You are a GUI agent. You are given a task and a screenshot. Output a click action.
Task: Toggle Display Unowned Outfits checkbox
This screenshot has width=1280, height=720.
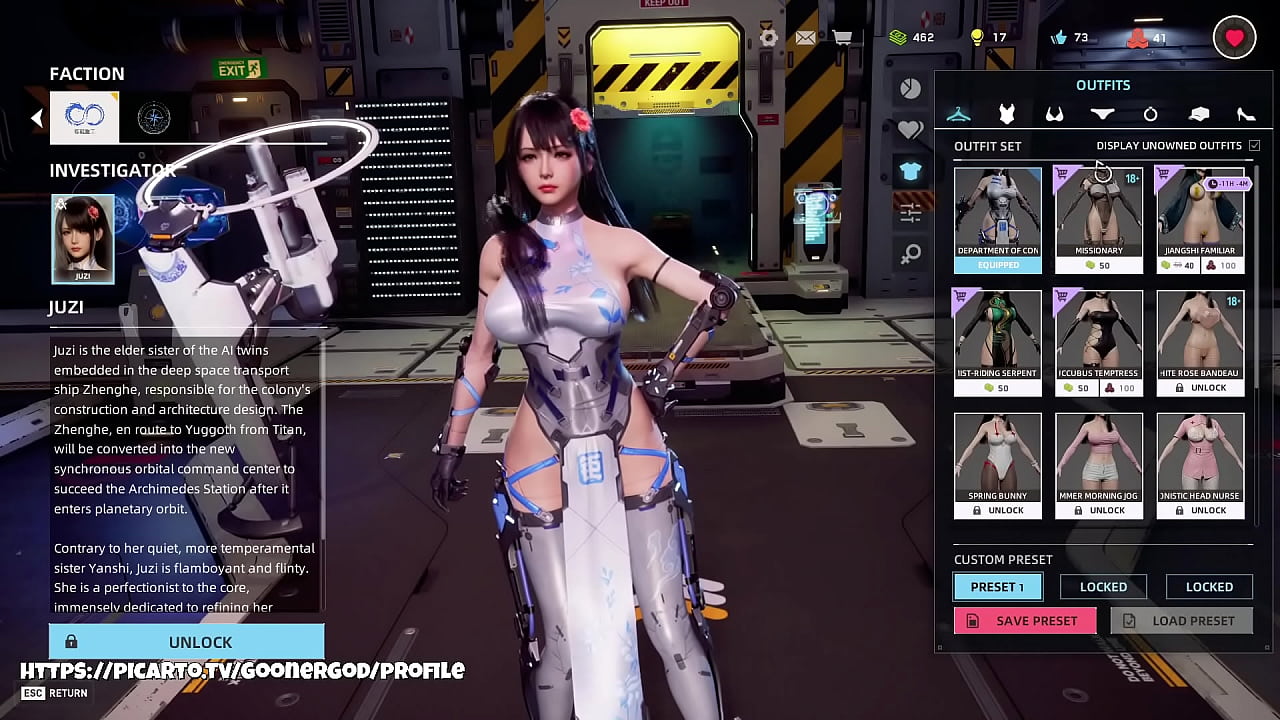pos(1254,146)
